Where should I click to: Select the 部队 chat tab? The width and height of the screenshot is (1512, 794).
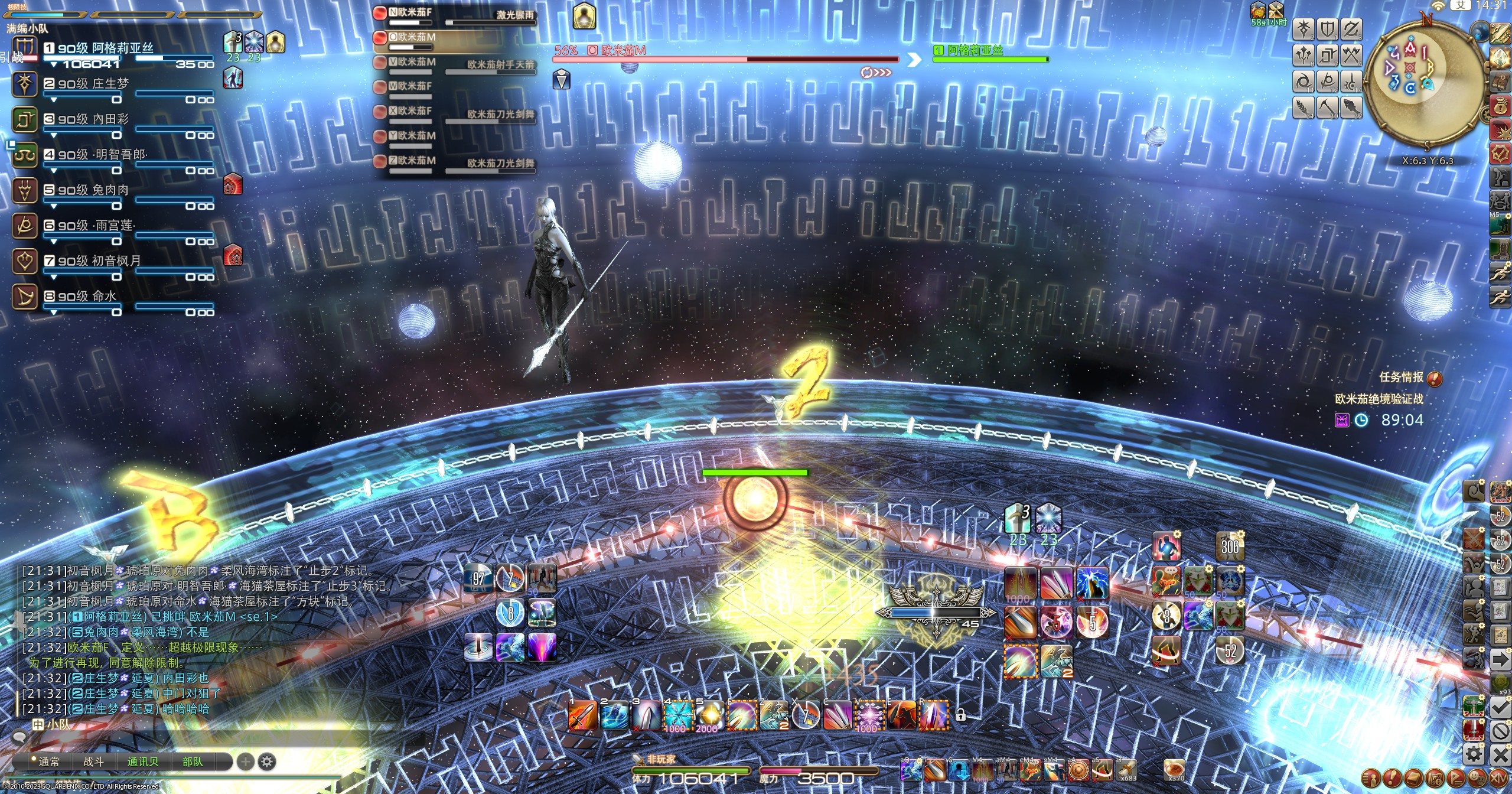coord(193,762)
